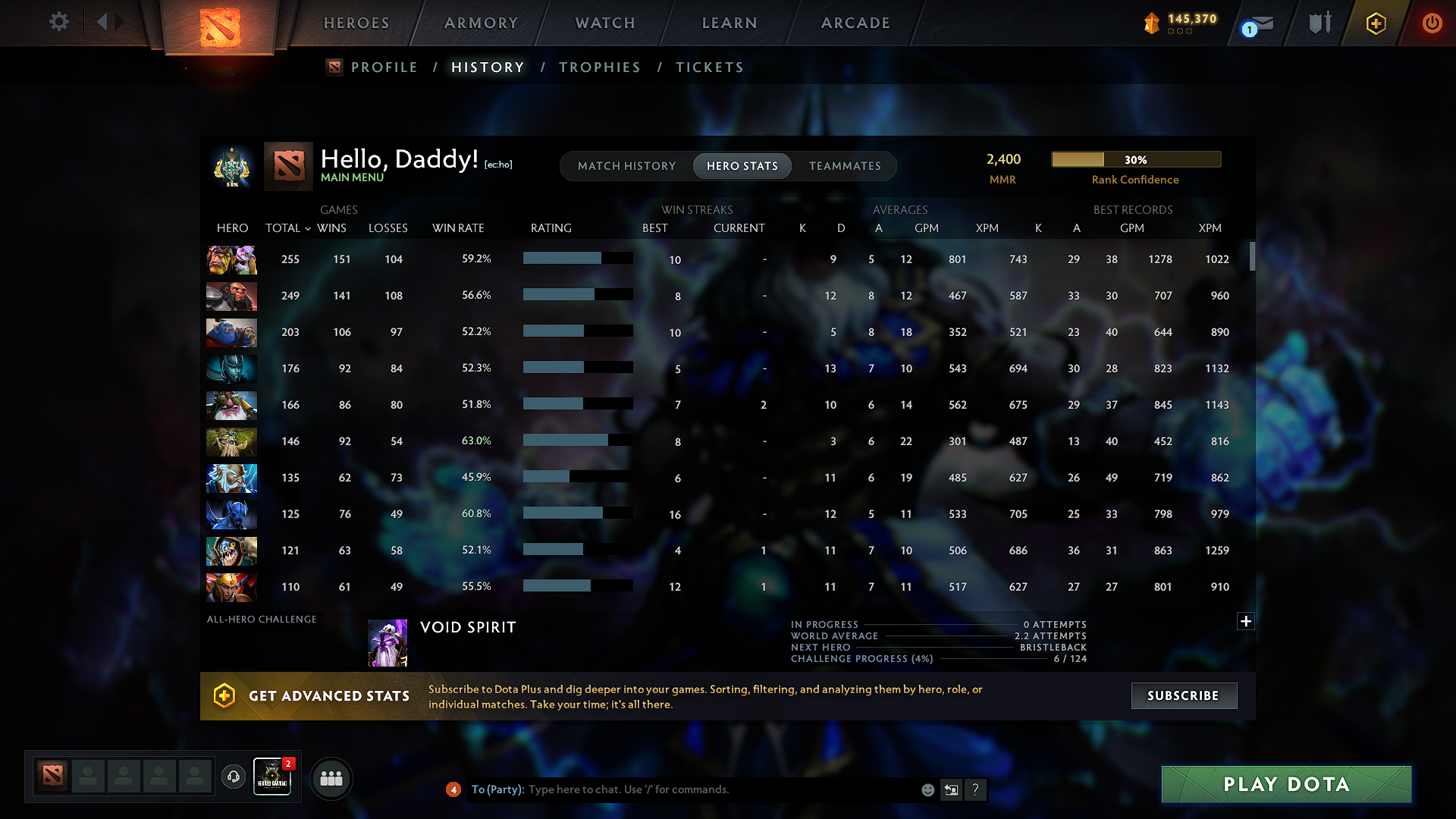
Task: Click the SUBSCRIBE button for Dota Plus
Action: pos(1184,695)
